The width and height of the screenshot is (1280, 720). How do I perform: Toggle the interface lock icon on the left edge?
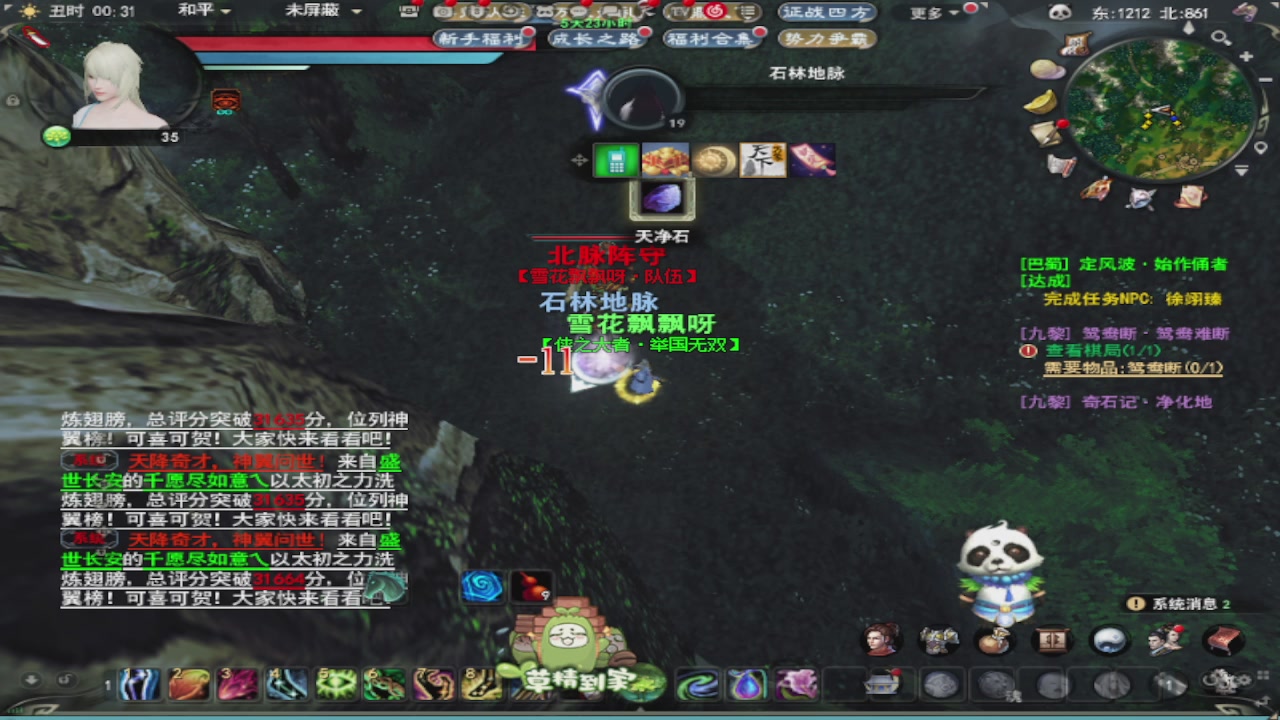coord(13,100)
